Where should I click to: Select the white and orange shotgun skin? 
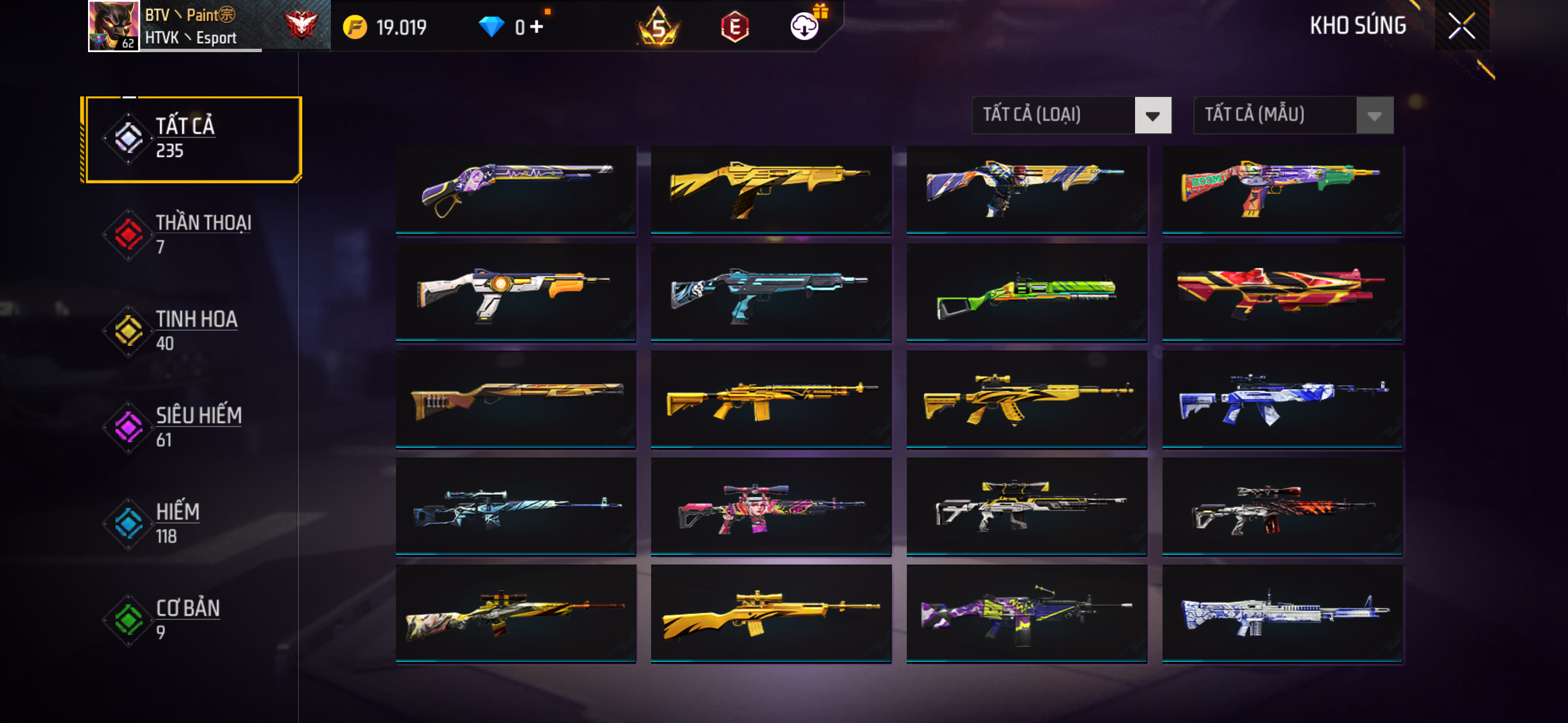click(x=515, y=293)
